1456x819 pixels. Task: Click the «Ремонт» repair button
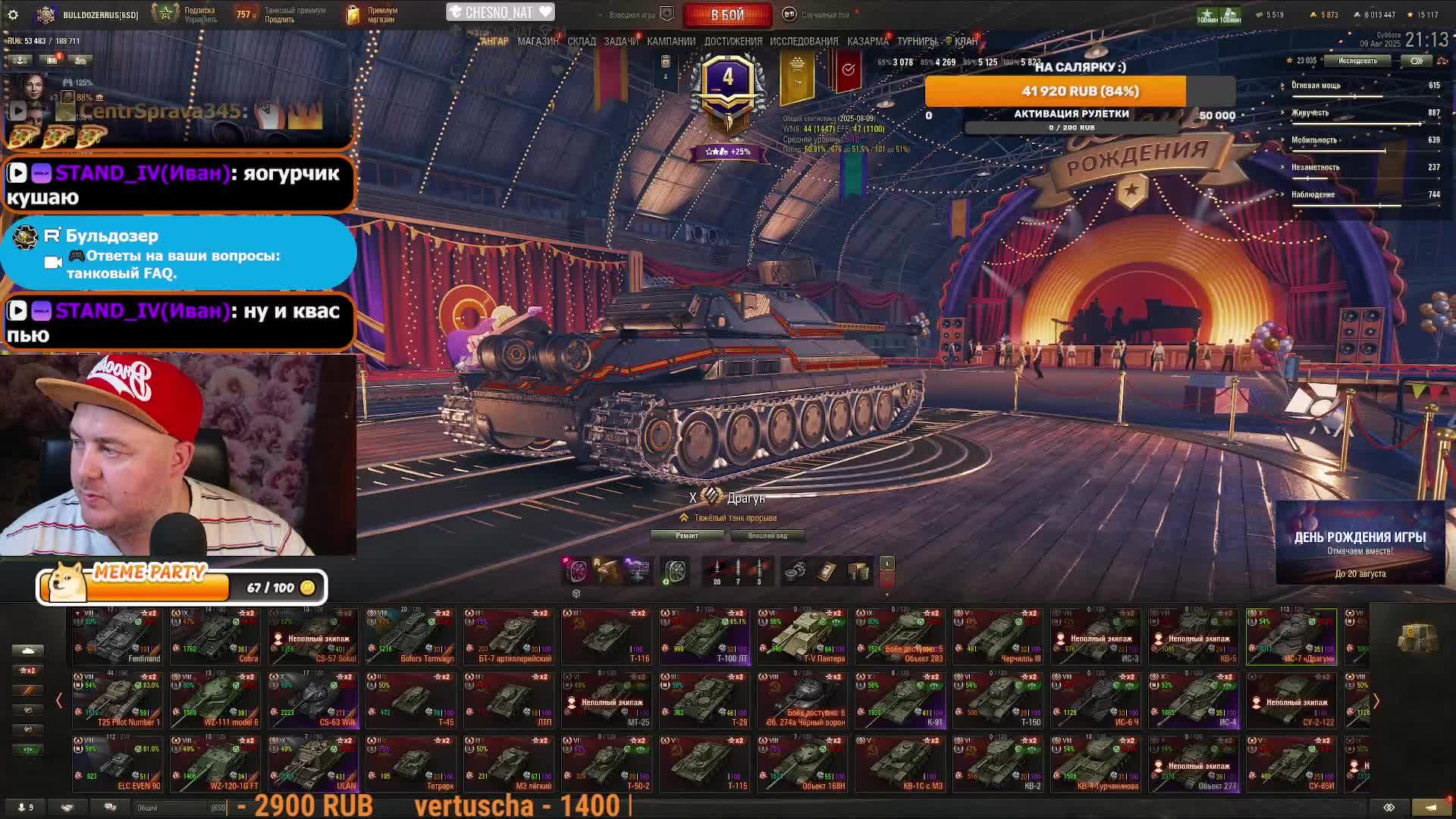(687, 535)
